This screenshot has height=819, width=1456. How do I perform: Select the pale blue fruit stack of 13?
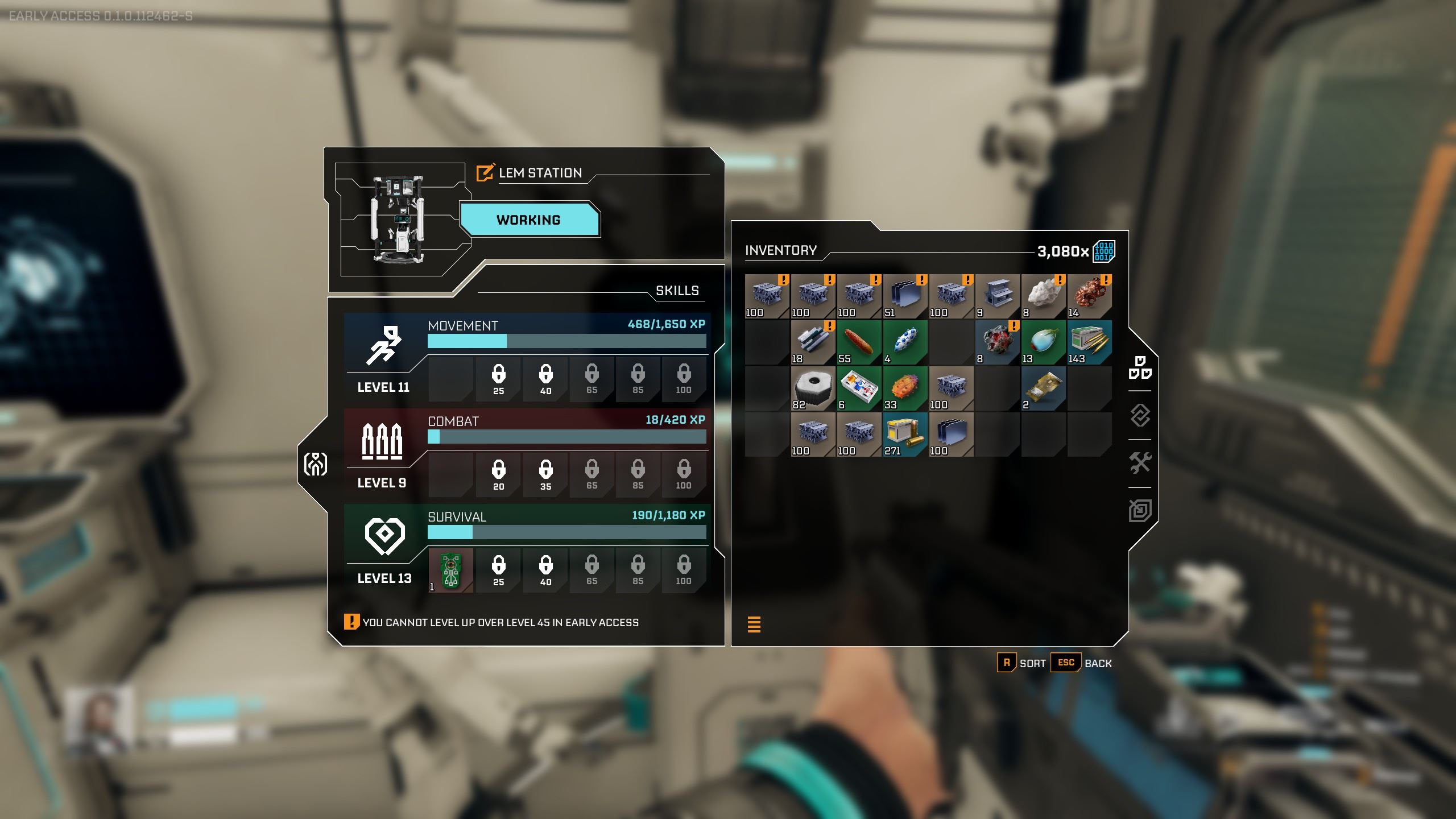tap(1043, 342)
